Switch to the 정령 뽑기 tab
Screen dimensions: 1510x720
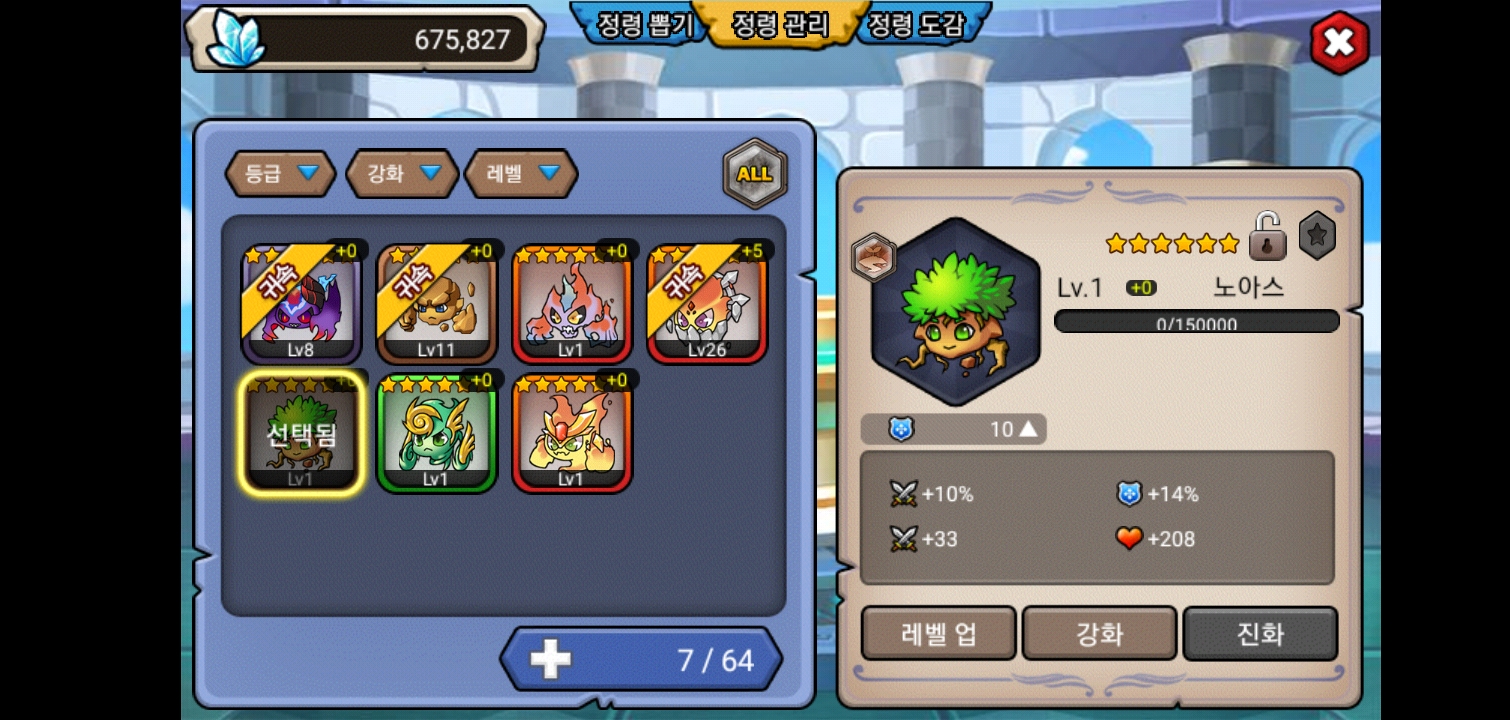tap(644, 25)
